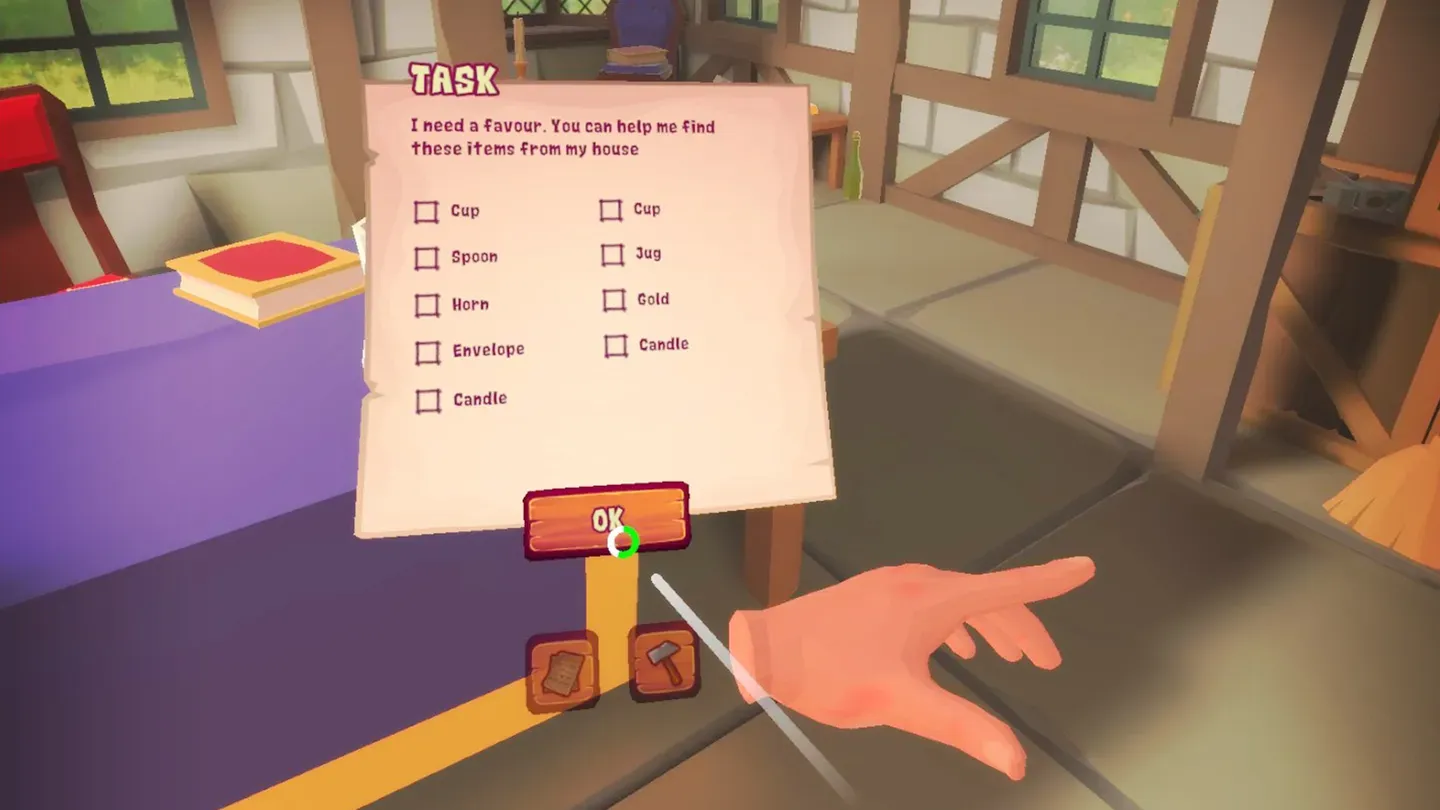
Task: Tick the Gold checkbox
Action: coord(612,300)
